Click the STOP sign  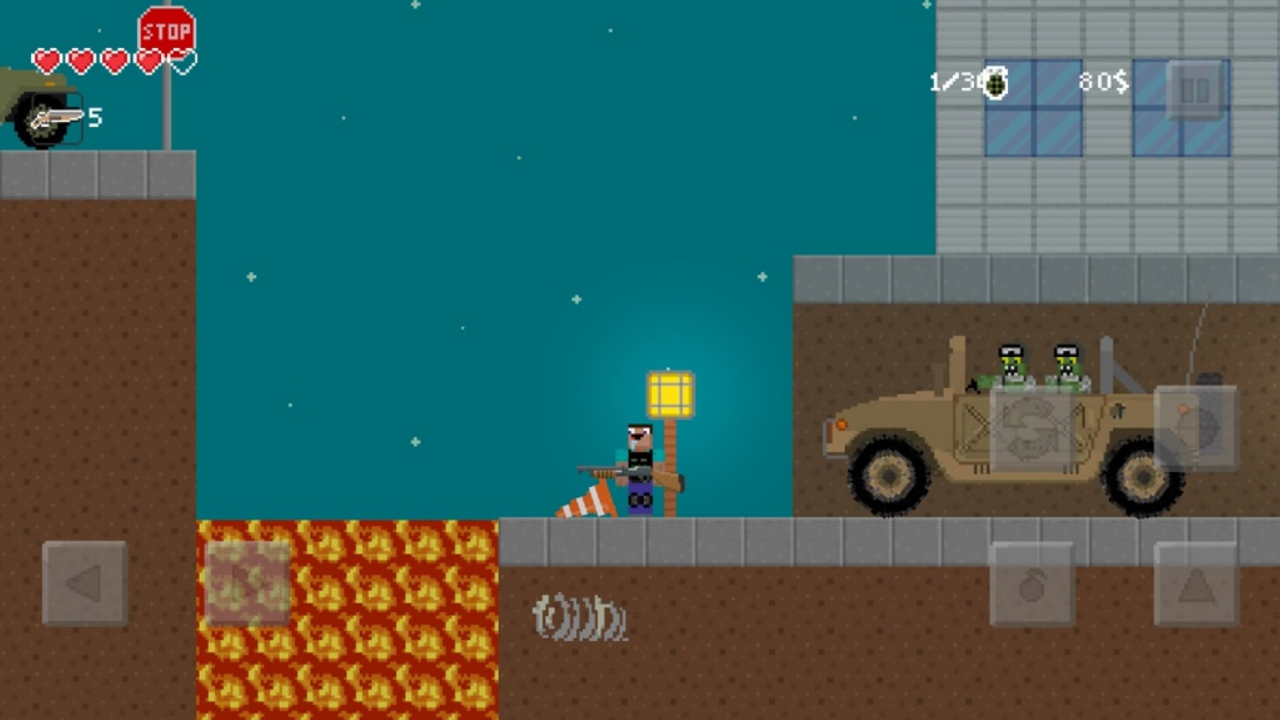[x=166, y=30]
